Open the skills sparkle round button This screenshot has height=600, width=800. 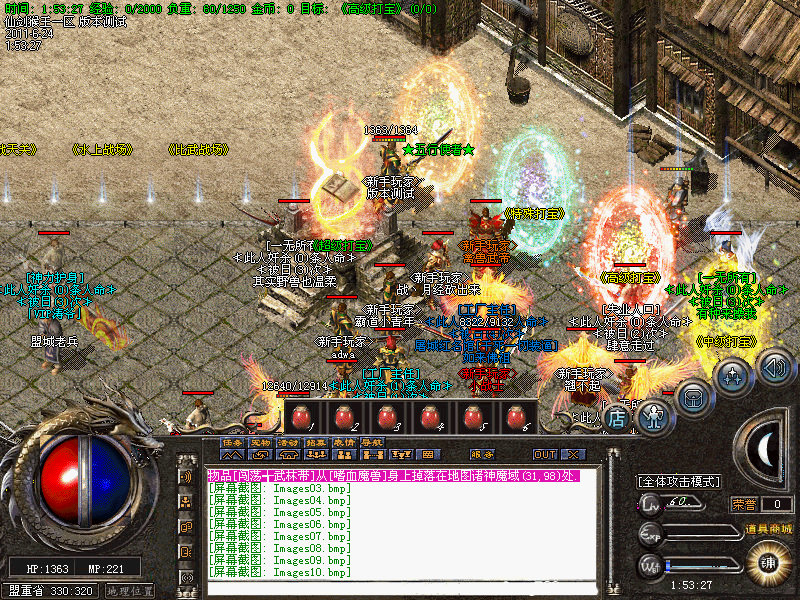(x=734, y=377)
